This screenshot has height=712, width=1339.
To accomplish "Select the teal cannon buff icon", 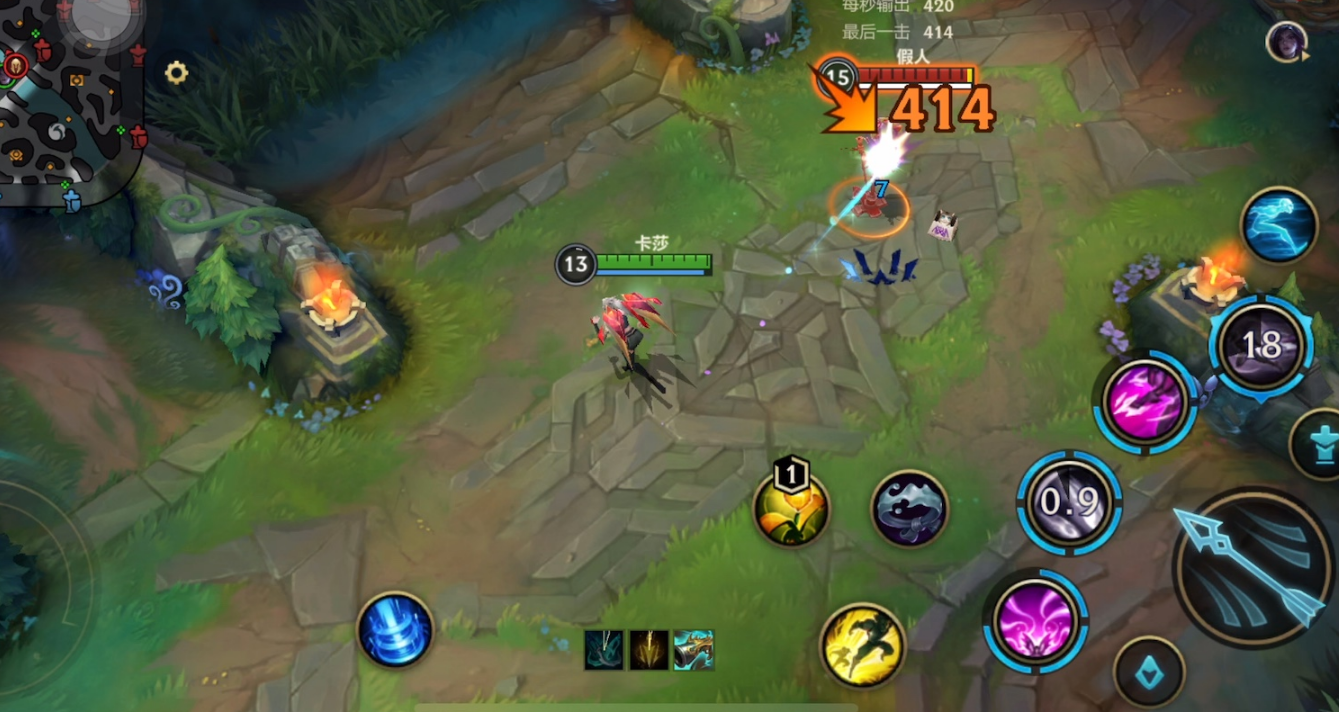I will (693, 650).
